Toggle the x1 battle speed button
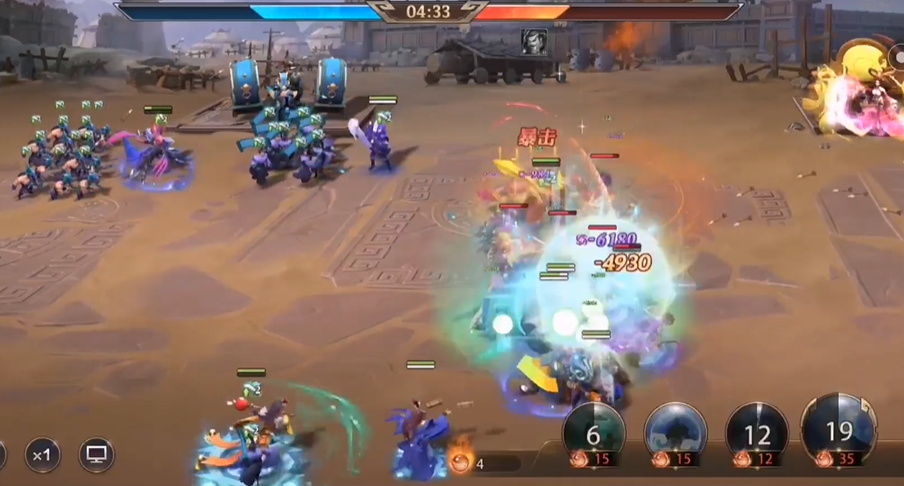Image resolution: width=904 pixels, height=486 pixels. [41, 455]
